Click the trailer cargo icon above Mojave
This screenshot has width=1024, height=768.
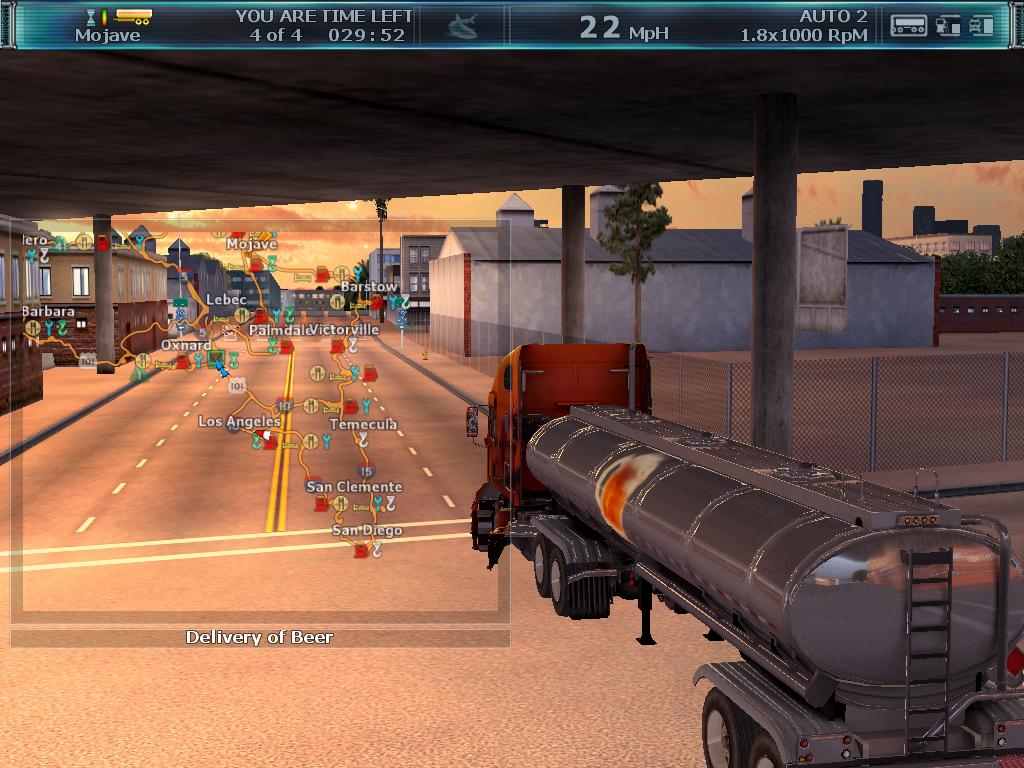[133, 16]
